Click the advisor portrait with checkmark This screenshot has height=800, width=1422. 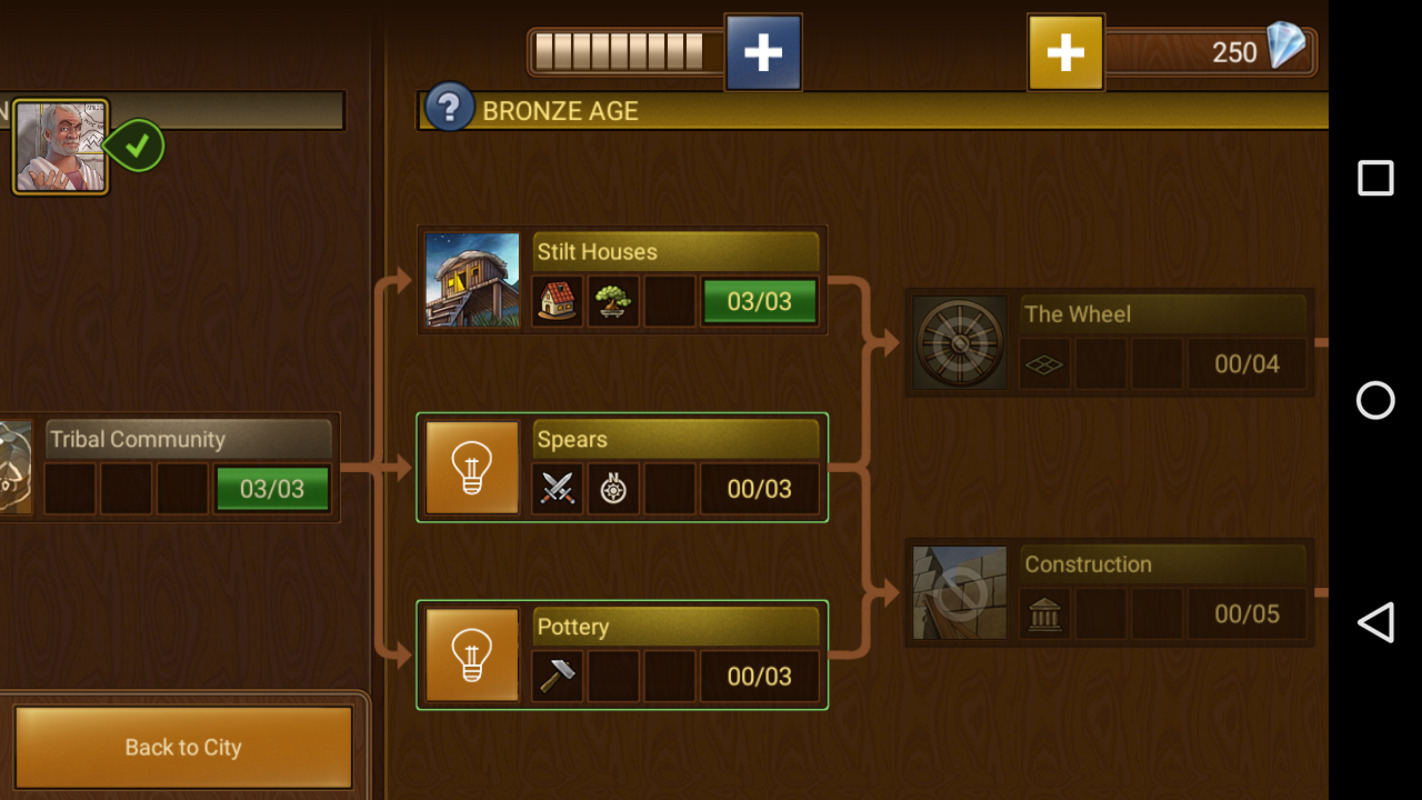[x=61, y=146]
